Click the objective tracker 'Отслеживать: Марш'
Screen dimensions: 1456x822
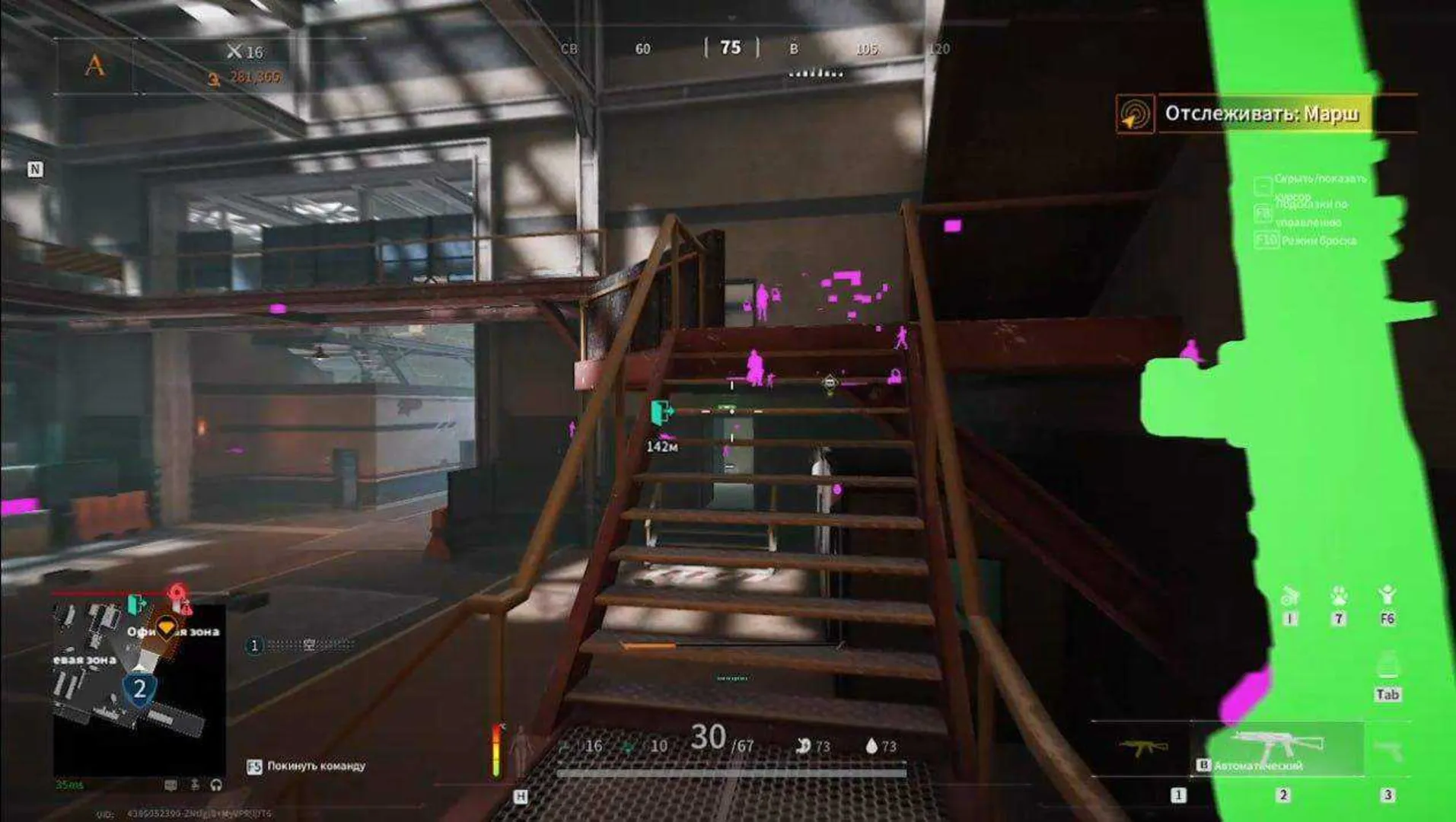pyautogui.click(x=1263, y=114)
